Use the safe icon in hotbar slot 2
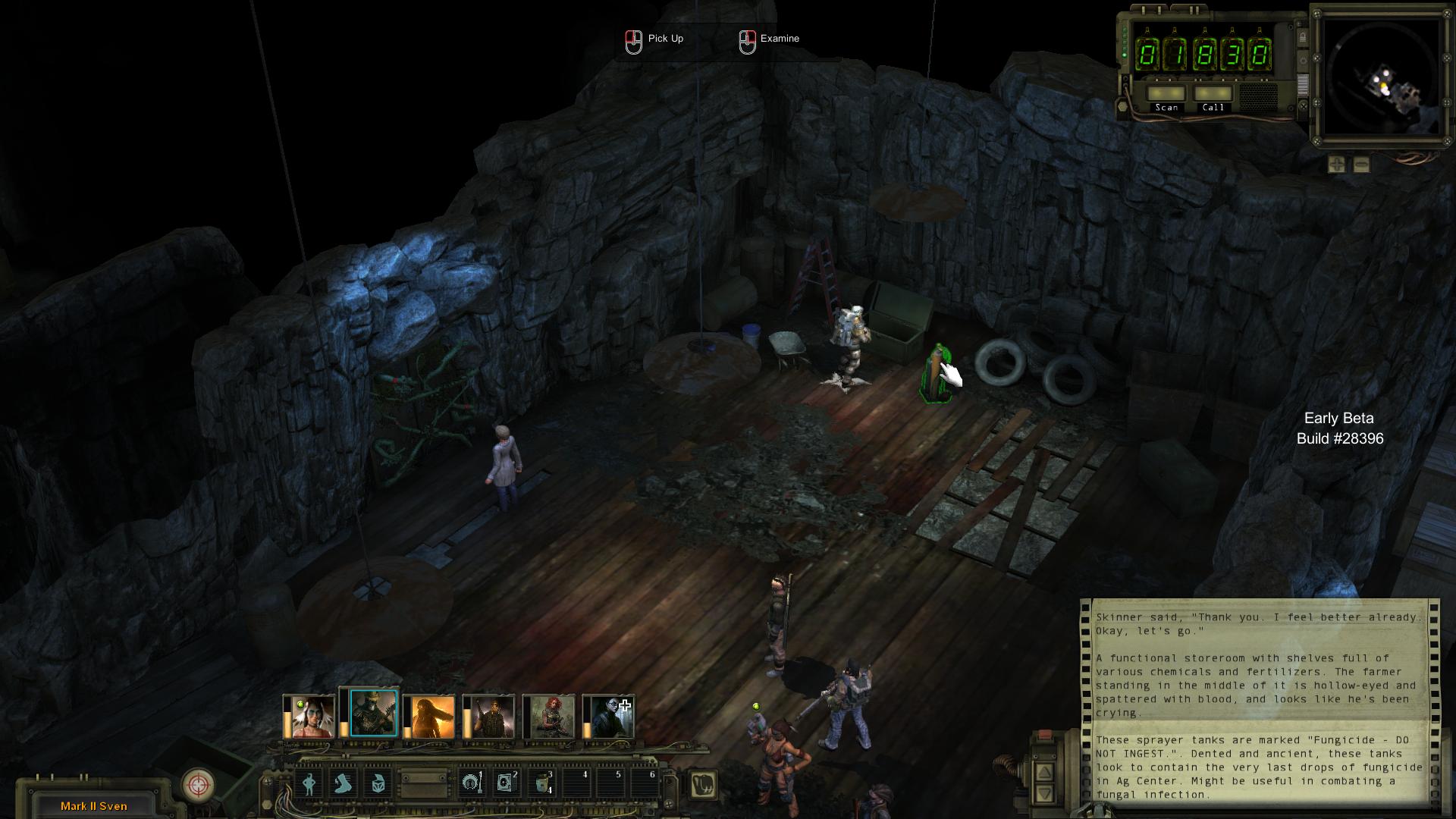The image size is (1456, 819). (506, 783)
